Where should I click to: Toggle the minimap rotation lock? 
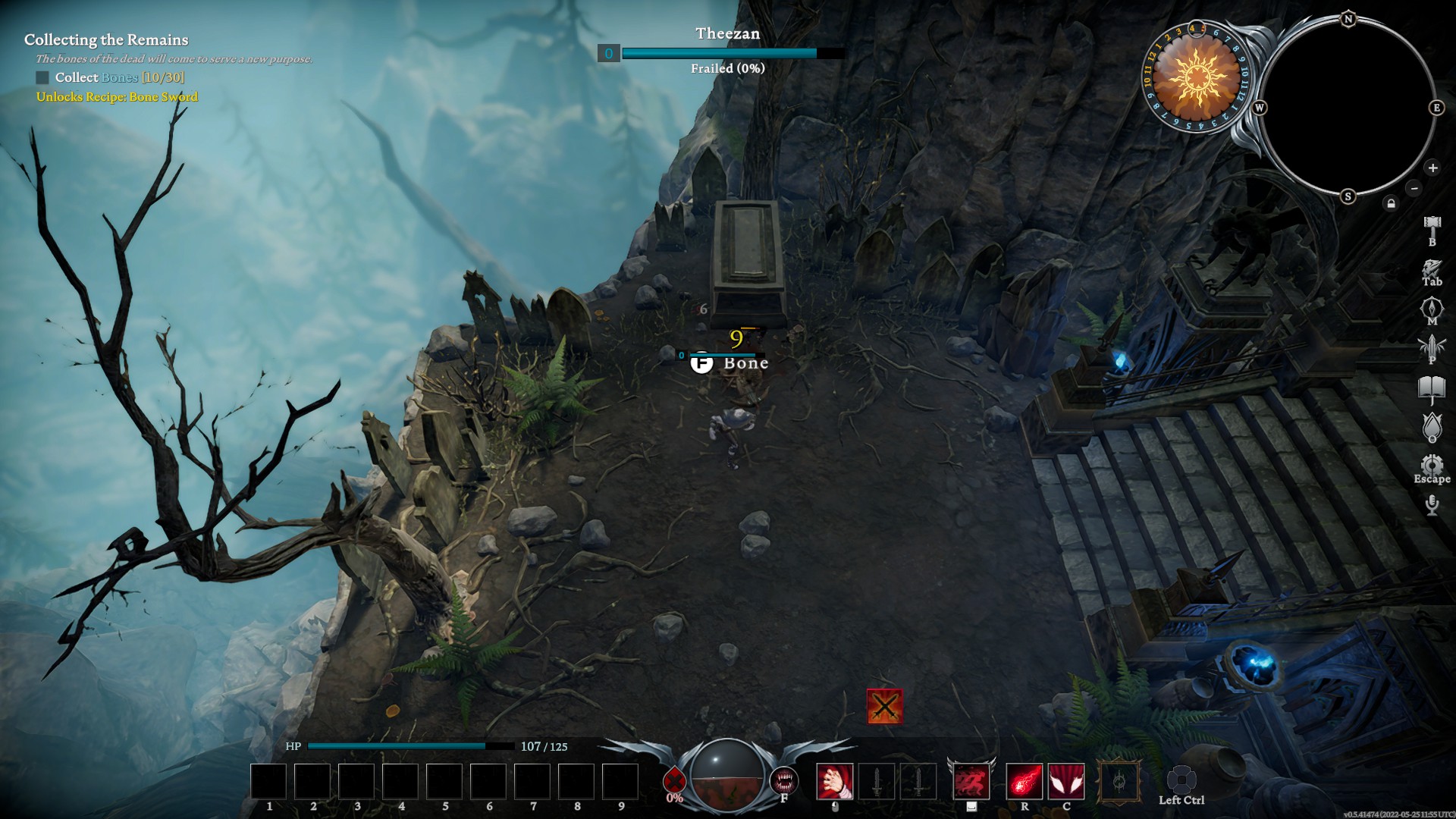tap(1391, 203)
